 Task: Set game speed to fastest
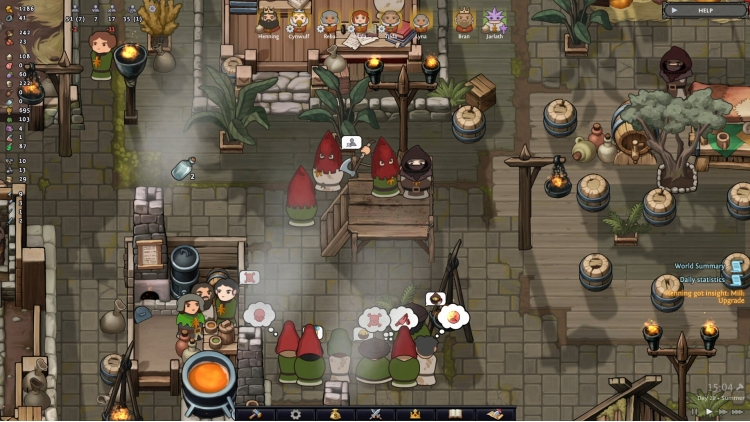(x=739, y=411)
